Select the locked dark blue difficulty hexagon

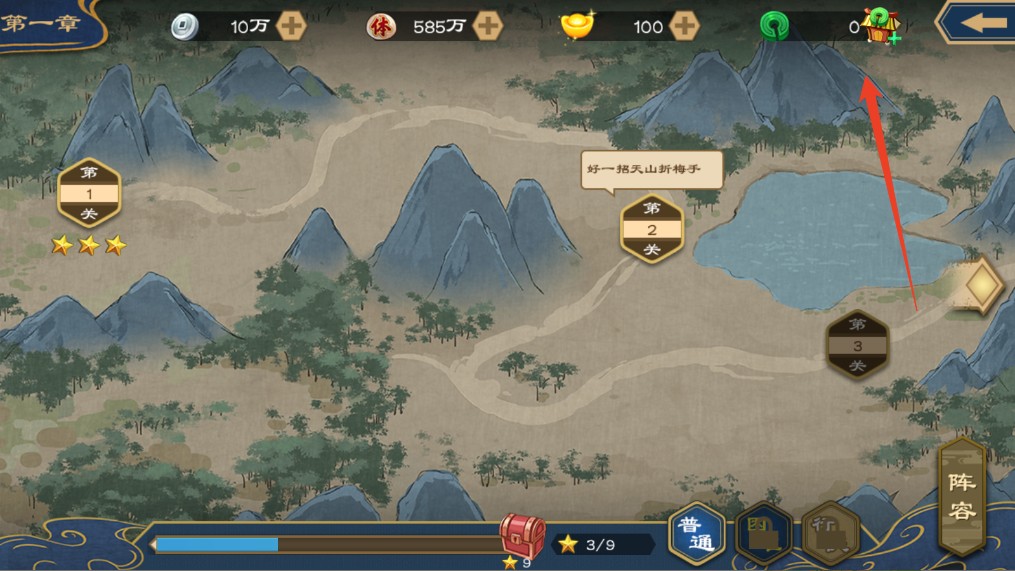point(763,535)
